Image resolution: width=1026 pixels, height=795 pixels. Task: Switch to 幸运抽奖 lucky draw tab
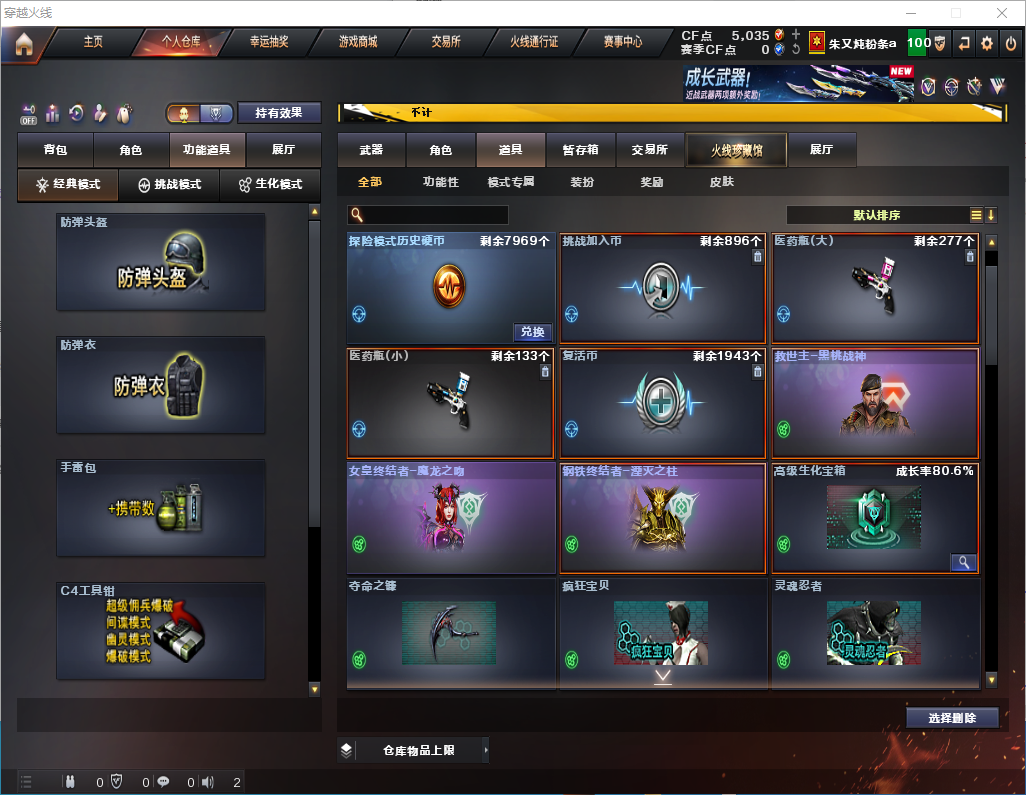[x=269, y=42]
